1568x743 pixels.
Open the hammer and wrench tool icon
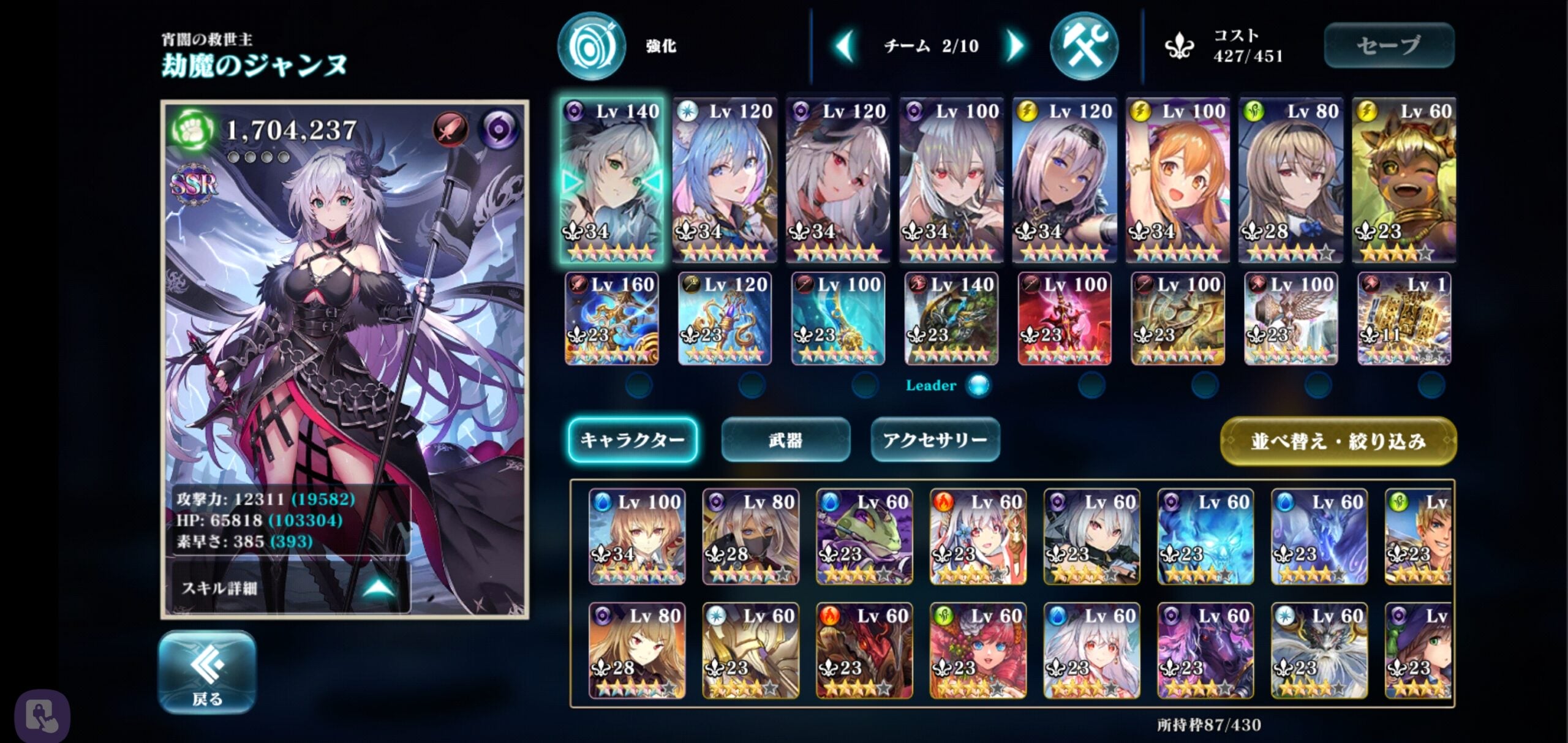(1083, 47)
